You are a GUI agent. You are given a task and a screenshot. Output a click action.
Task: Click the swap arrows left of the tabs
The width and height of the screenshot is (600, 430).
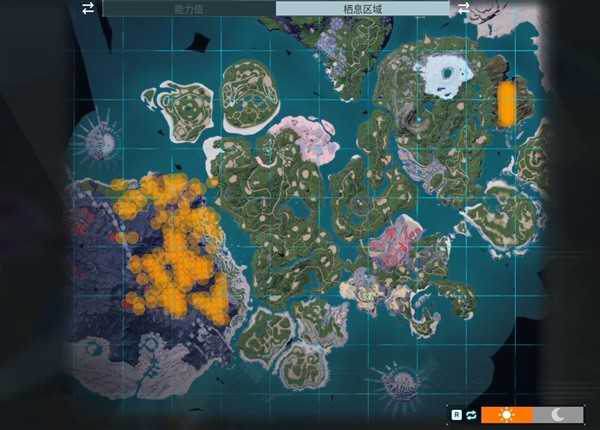[x=88, y=8]
